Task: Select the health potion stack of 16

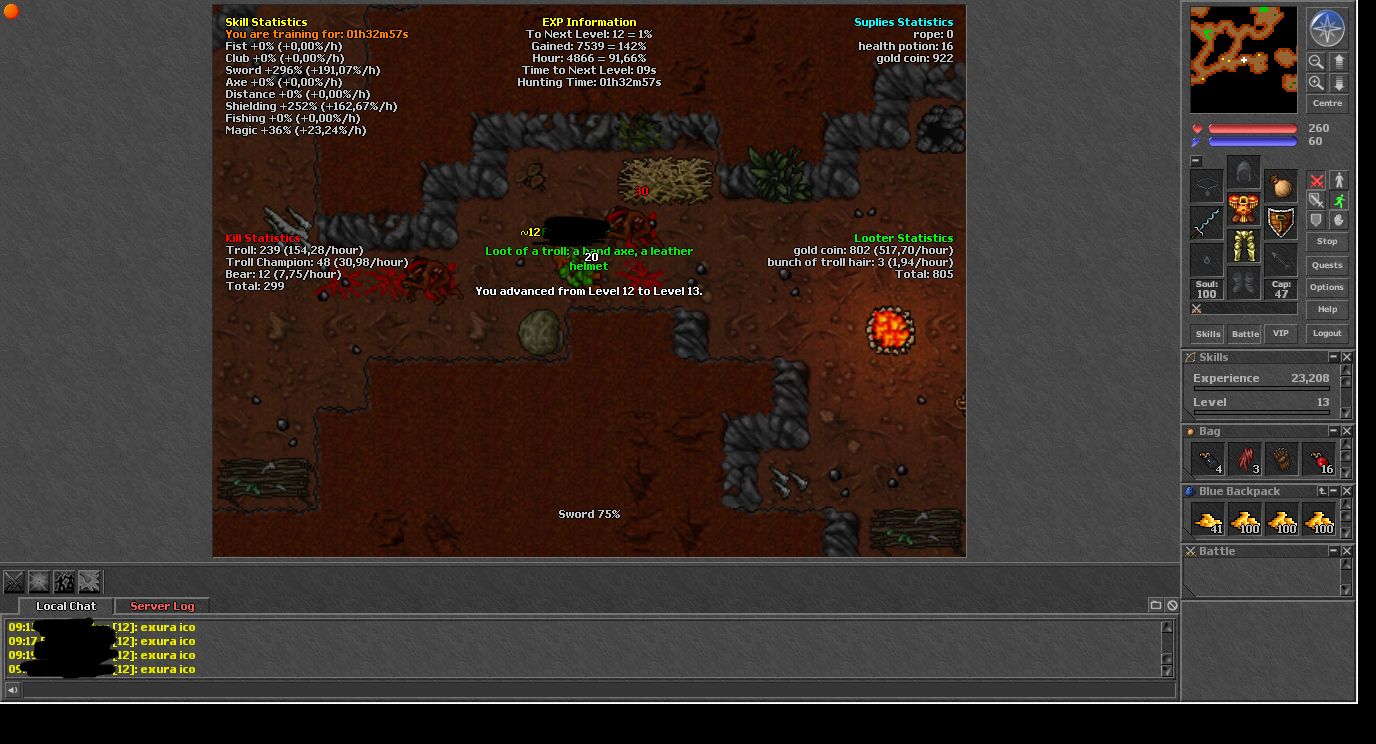Action: point(1320,459)
